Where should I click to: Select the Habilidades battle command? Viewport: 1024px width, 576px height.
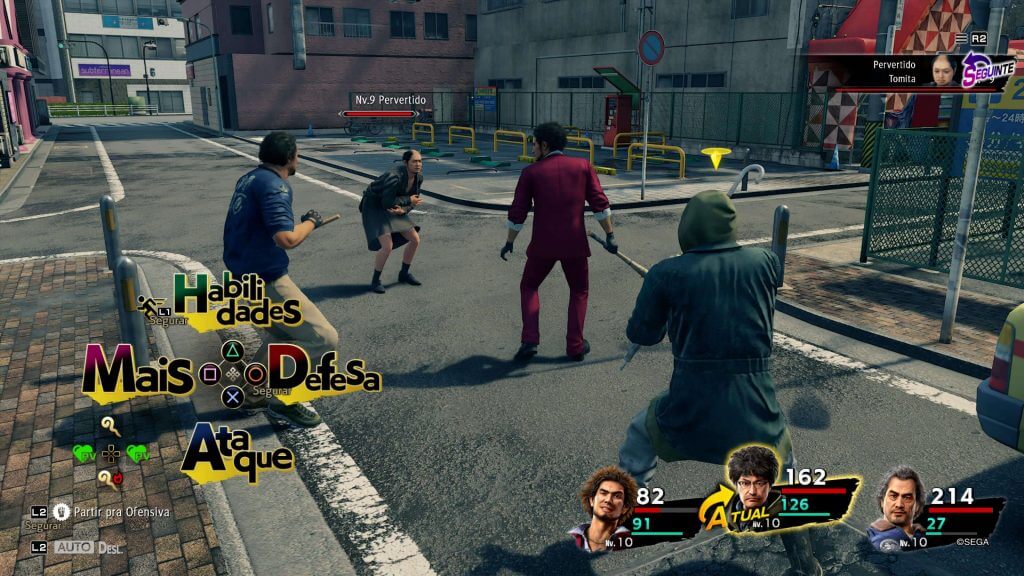click(237, 298)
